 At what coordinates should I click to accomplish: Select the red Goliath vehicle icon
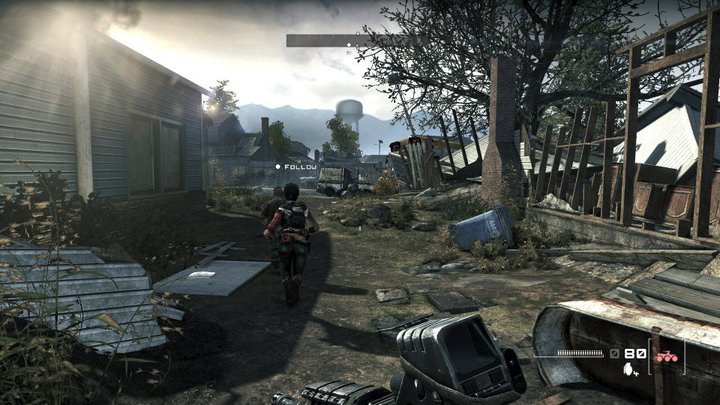[x=663, y=354]
